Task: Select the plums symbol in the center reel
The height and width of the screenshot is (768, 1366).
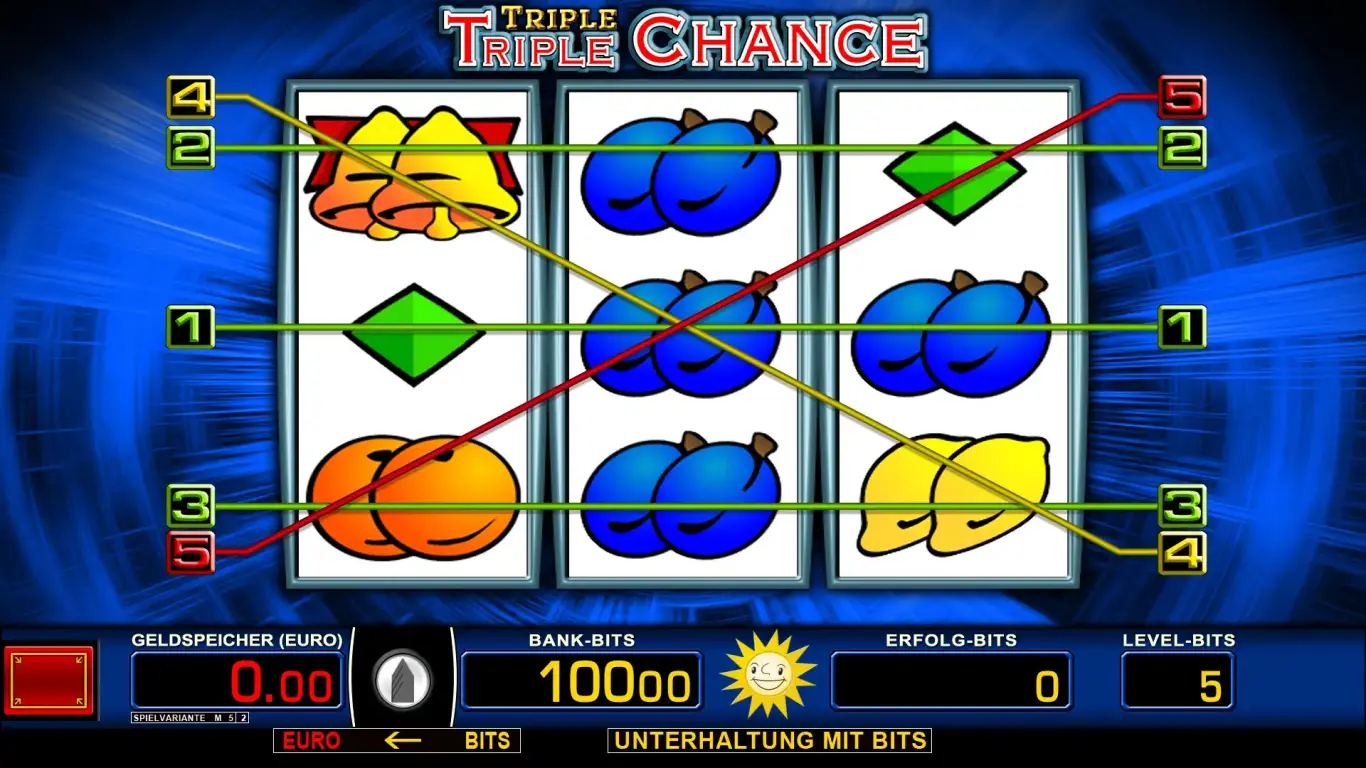Action: point(683,335)
